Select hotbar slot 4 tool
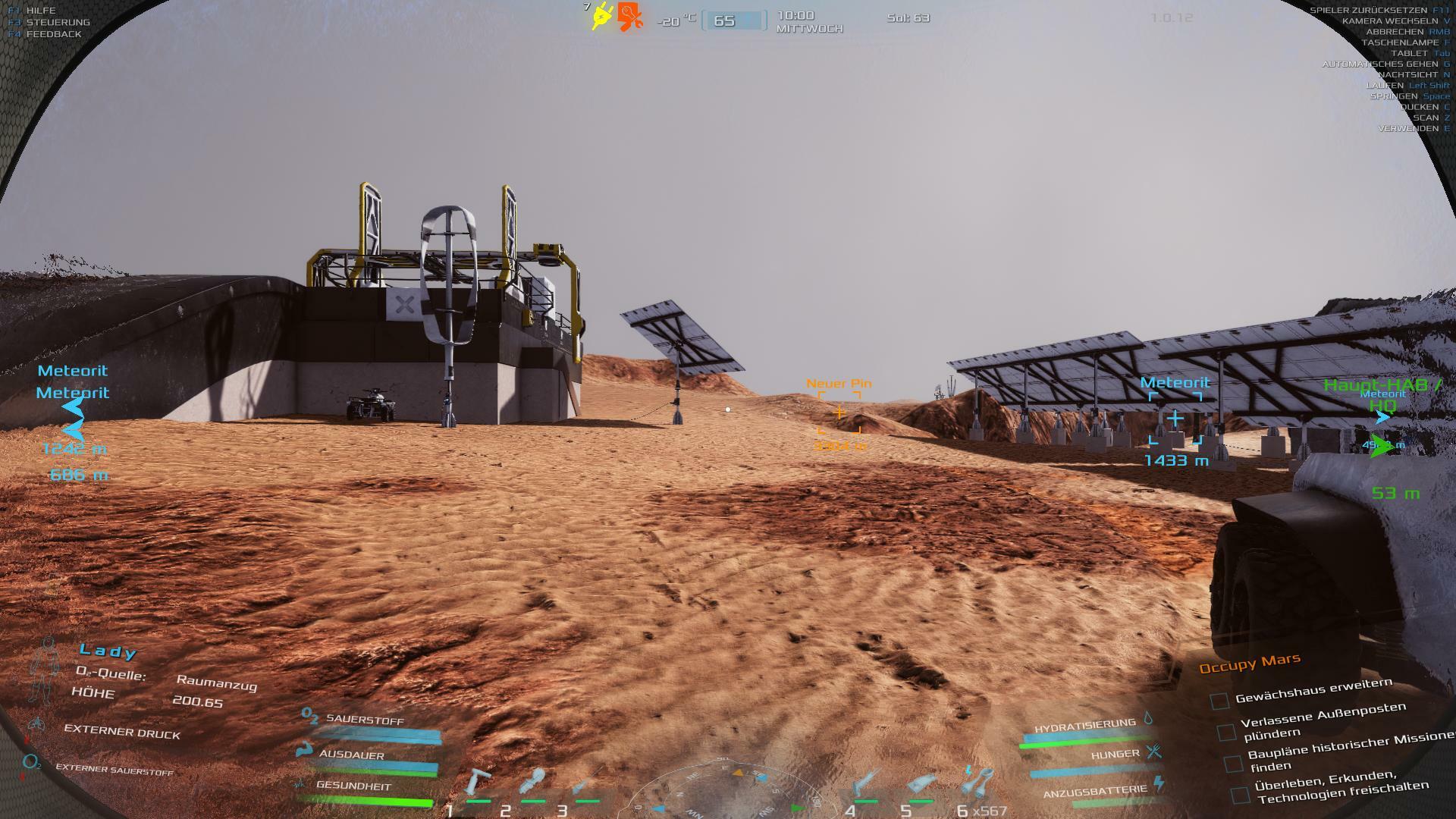 coord(865,783)
